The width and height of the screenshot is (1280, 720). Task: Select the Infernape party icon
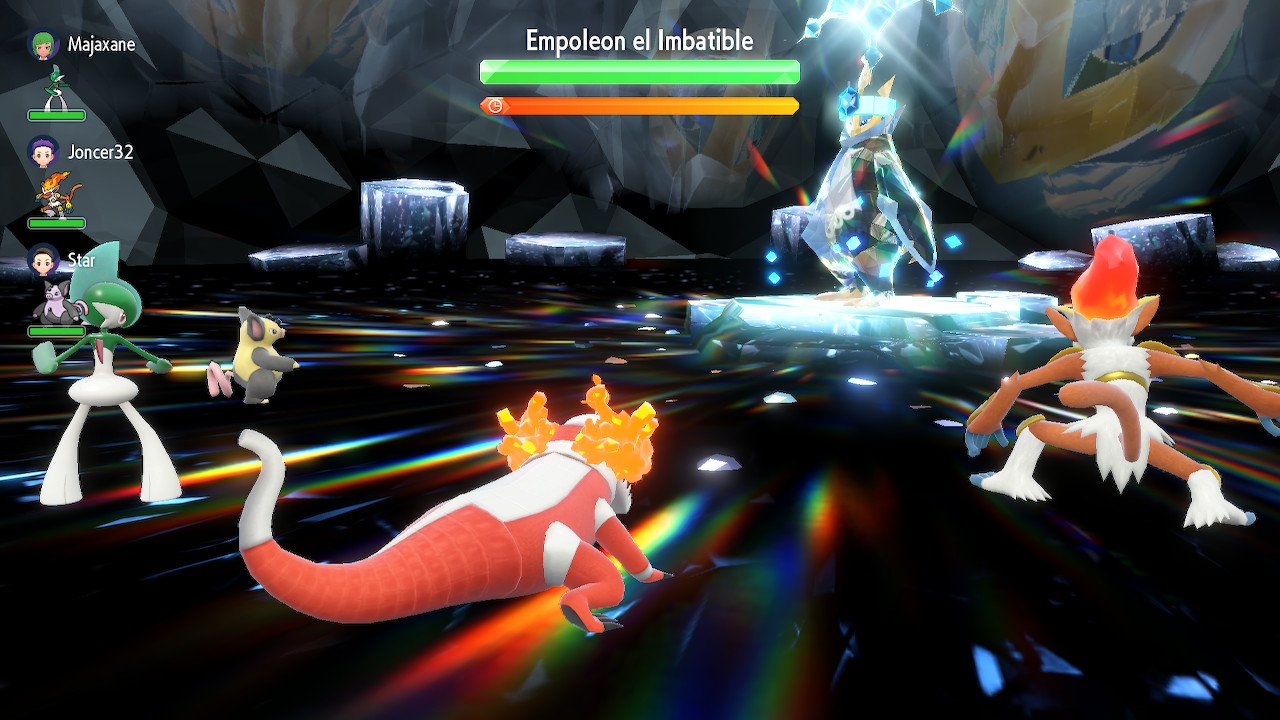point(55,195)
